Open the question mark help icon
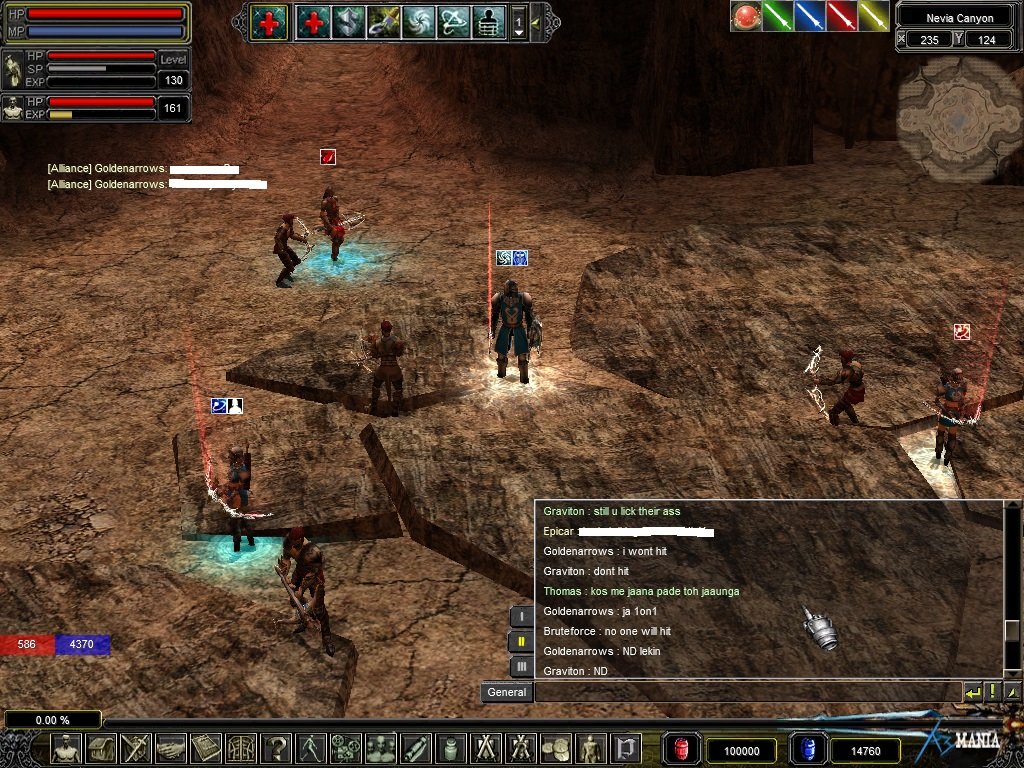This screenshot has width=1024, height=768. point(276,748)
